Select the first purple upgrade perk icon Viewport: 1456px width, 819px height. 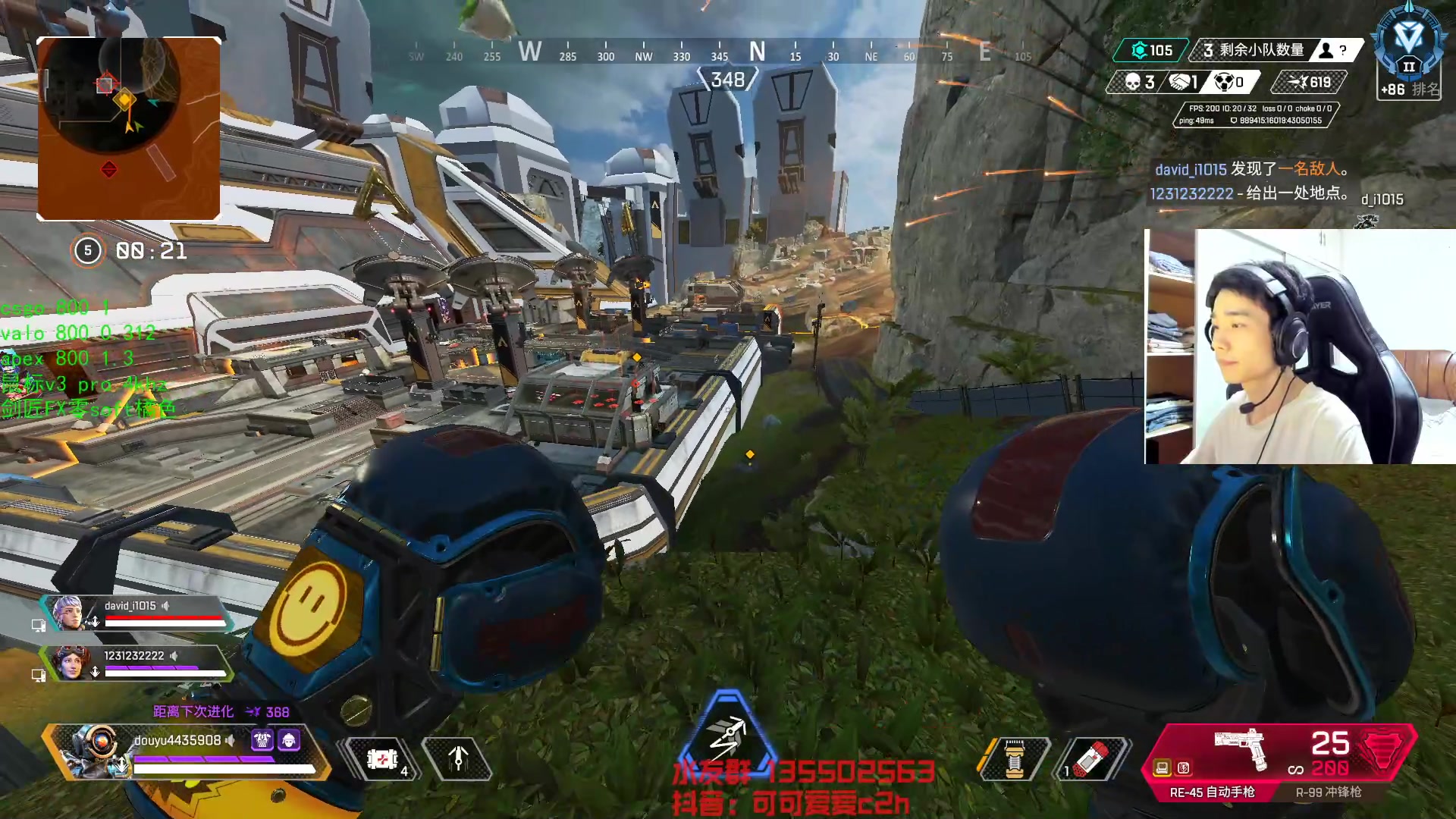[262, 740]
